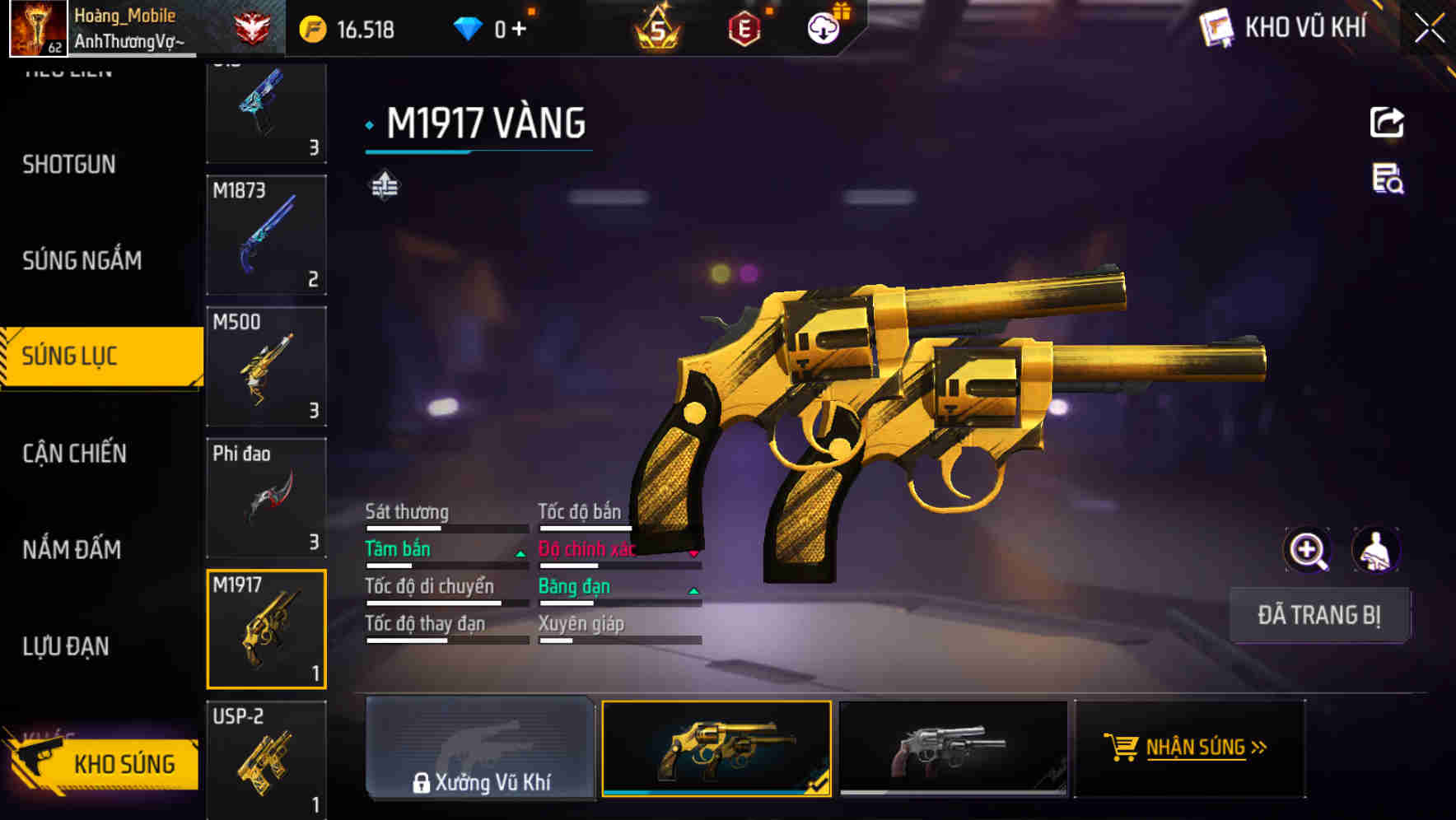Click the magnifier zoom preview icon

[1306, 550]
